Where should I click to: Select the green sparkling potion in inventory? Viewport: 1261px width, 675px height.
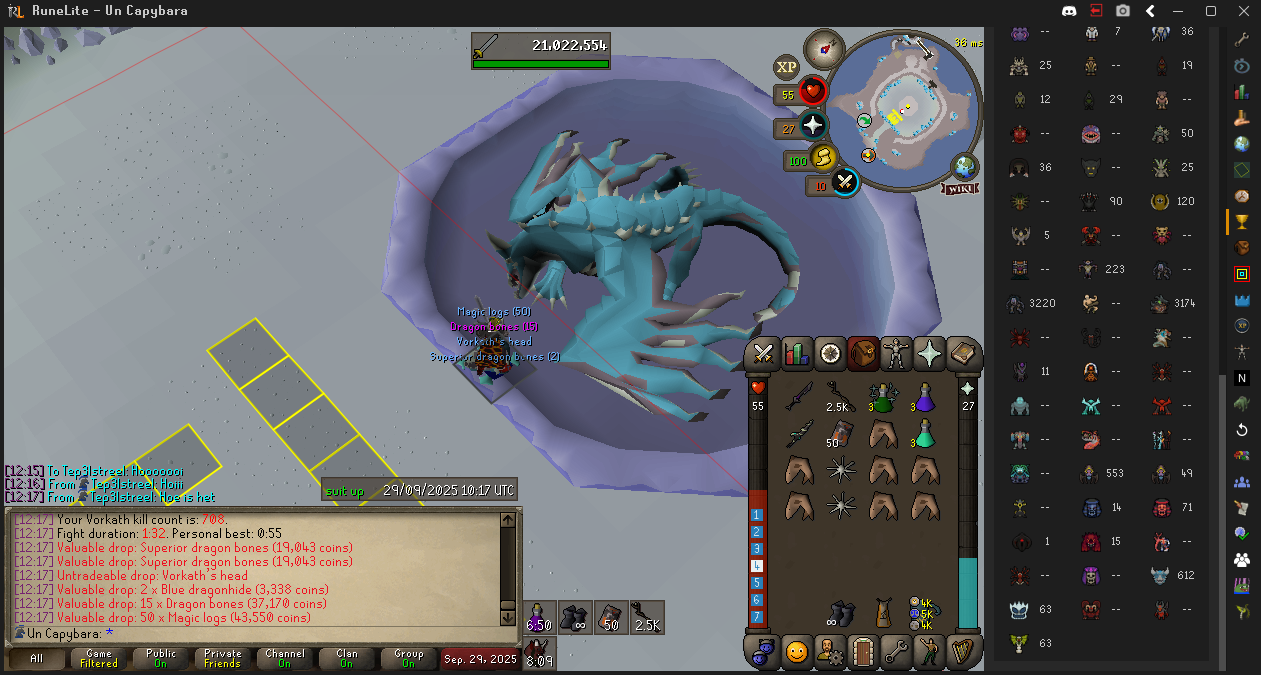coord(881,398)
